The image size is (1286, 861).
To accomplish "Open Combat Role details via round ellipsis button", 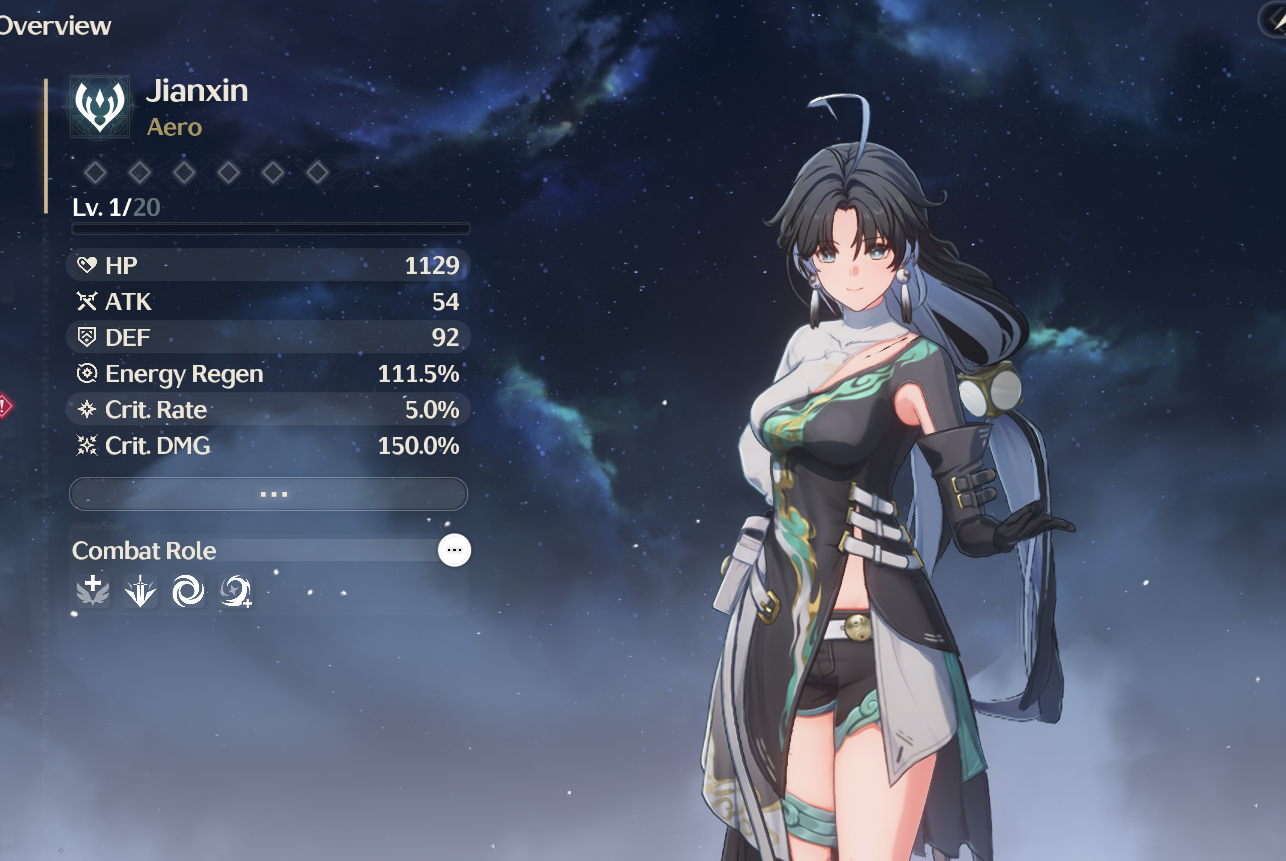I will (x=454, y=550).
